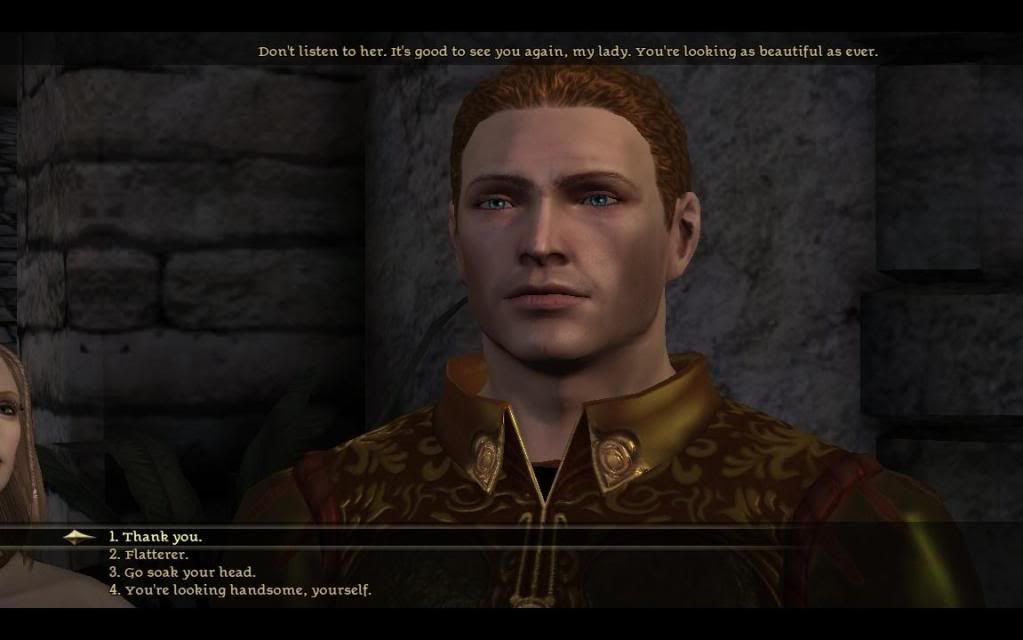
Task: Choose the "Thank you." reply
Action: coord(161,537)
